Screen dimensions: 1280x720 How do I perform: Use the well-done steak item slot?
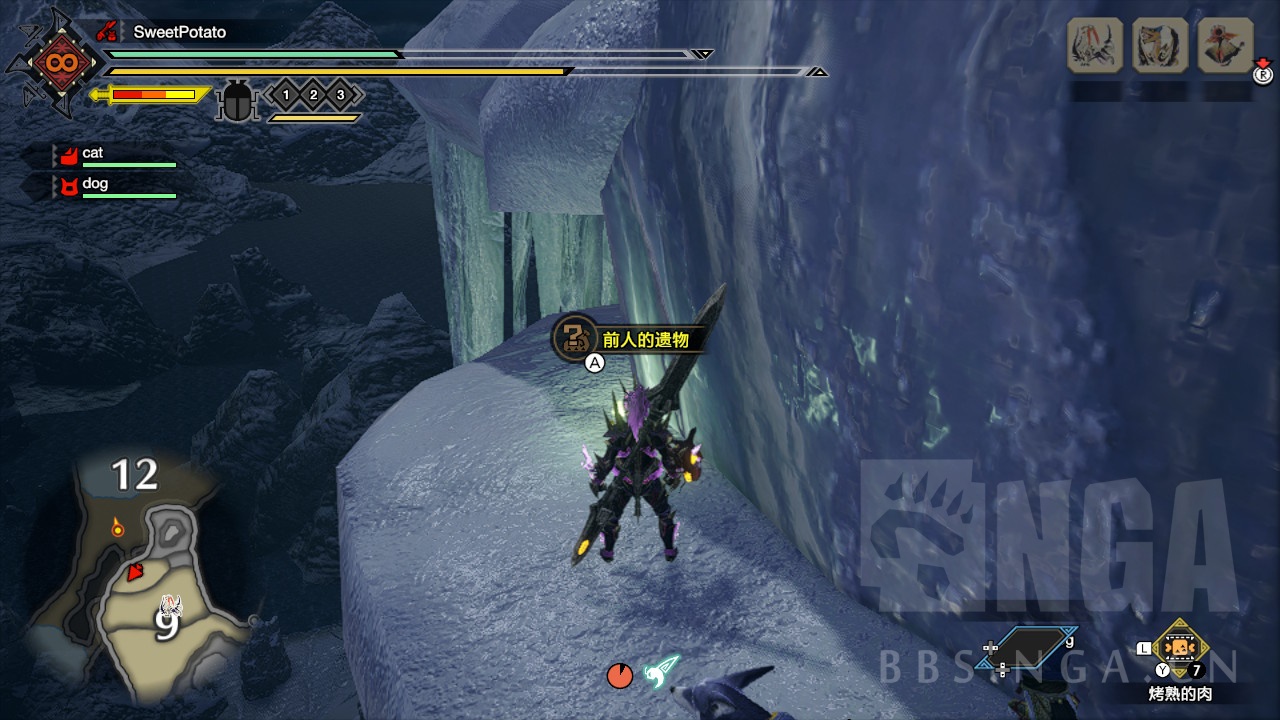(1180, 648)
